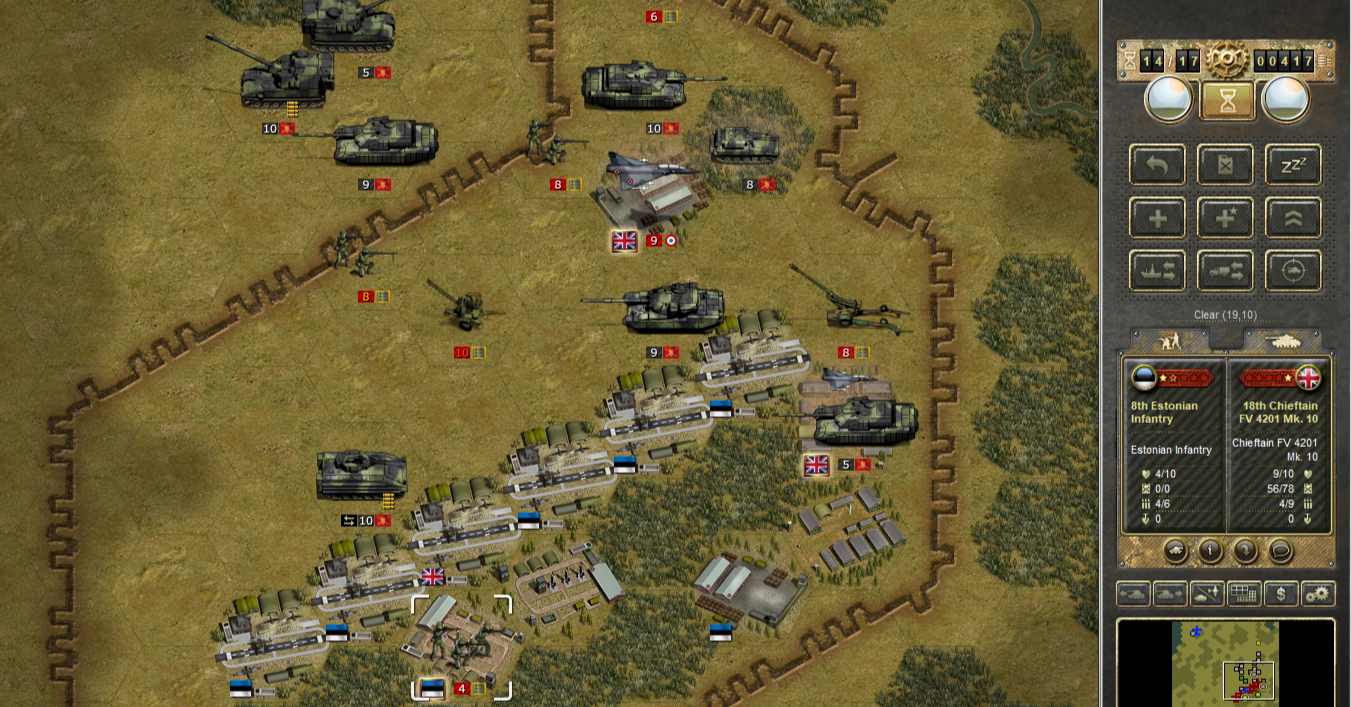Toggle truck transport mount button
This screenshot has width=1351, height=707.
pos(1225,271)
